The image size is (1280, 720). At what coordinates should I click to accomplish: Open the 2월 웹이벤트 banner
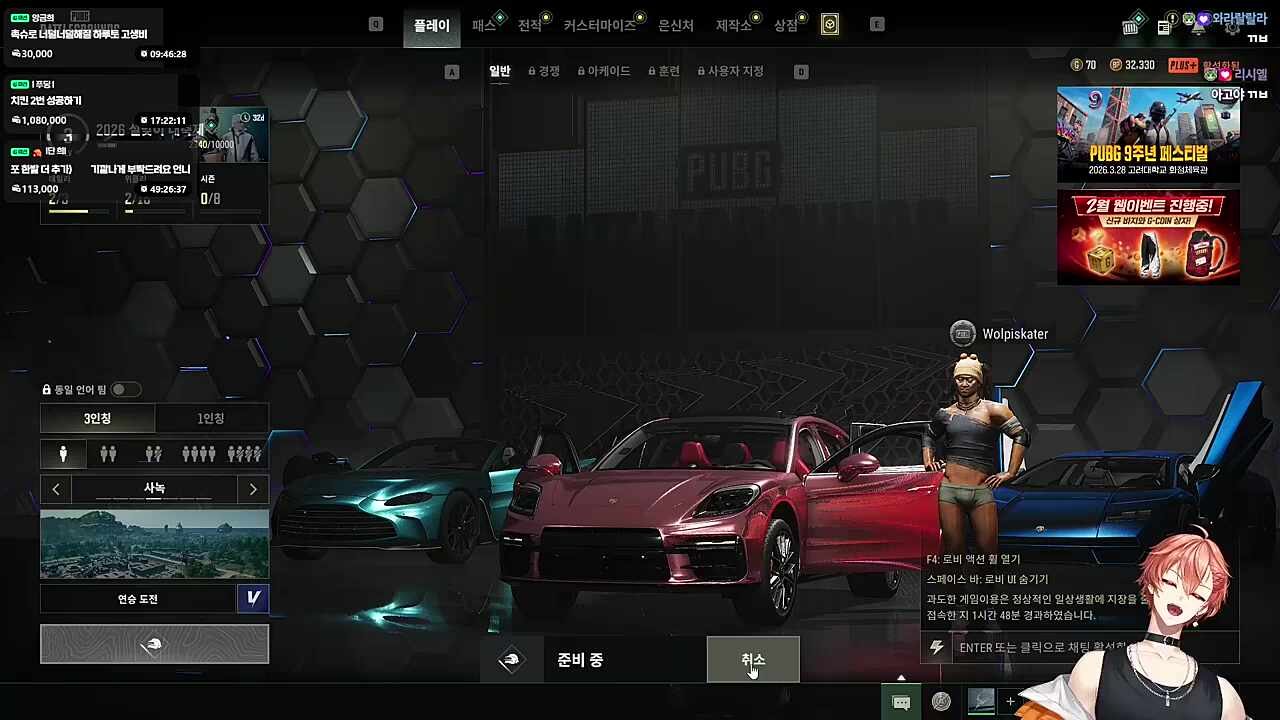click(1148, 237)
